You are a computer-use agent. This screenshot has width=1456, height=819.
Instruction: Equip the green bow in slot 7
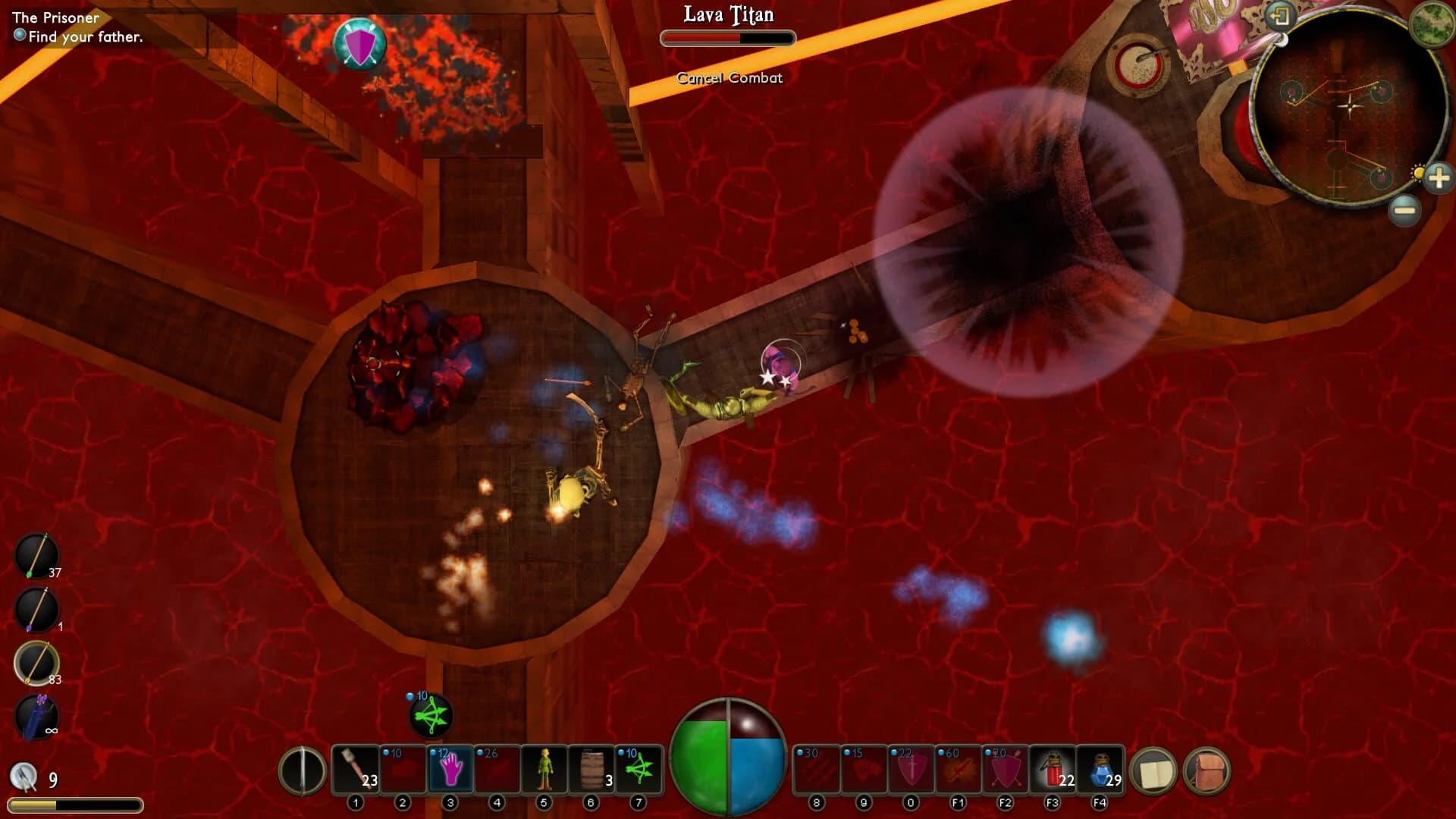click(x=639, y=770)
